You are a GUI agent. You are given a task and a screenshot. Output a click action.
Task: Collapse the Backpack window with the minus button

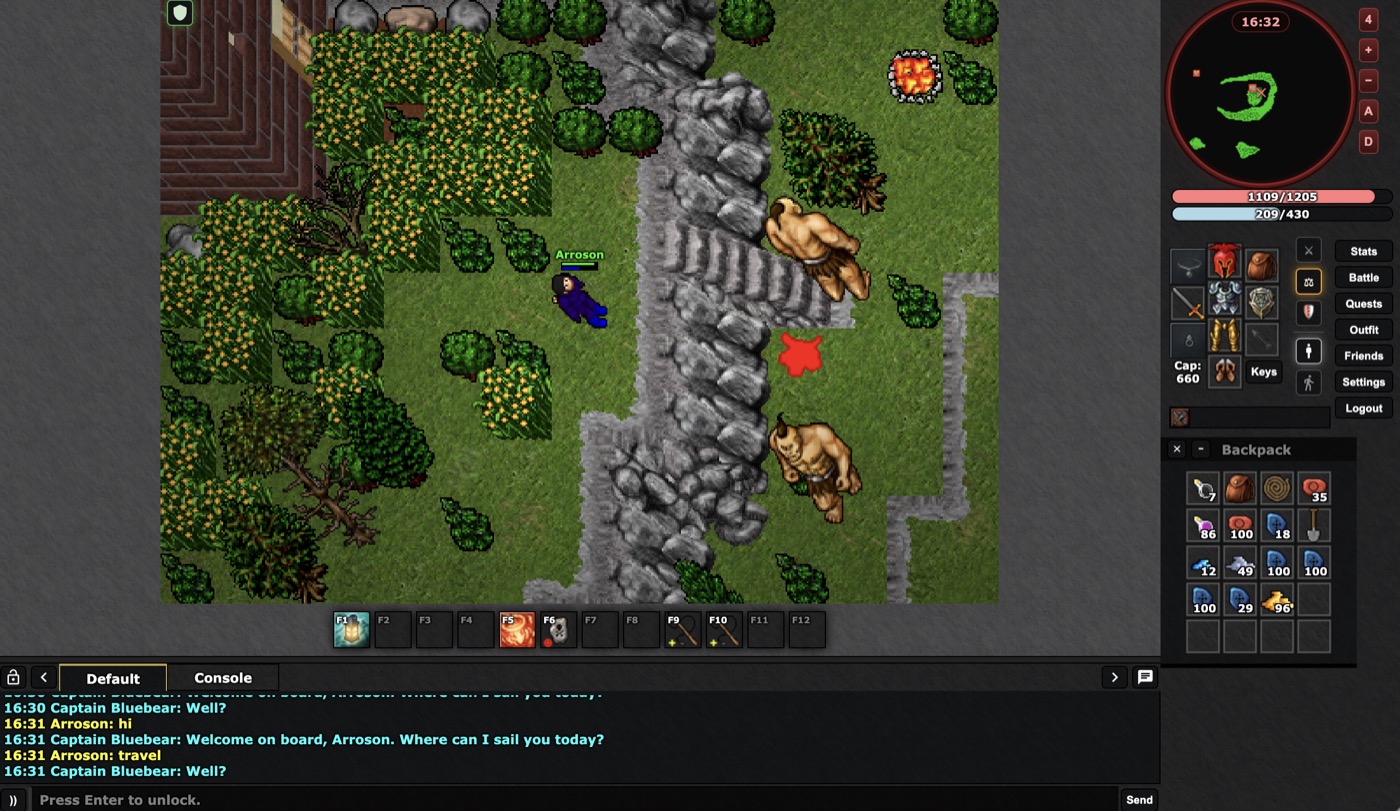point(1200,449)
